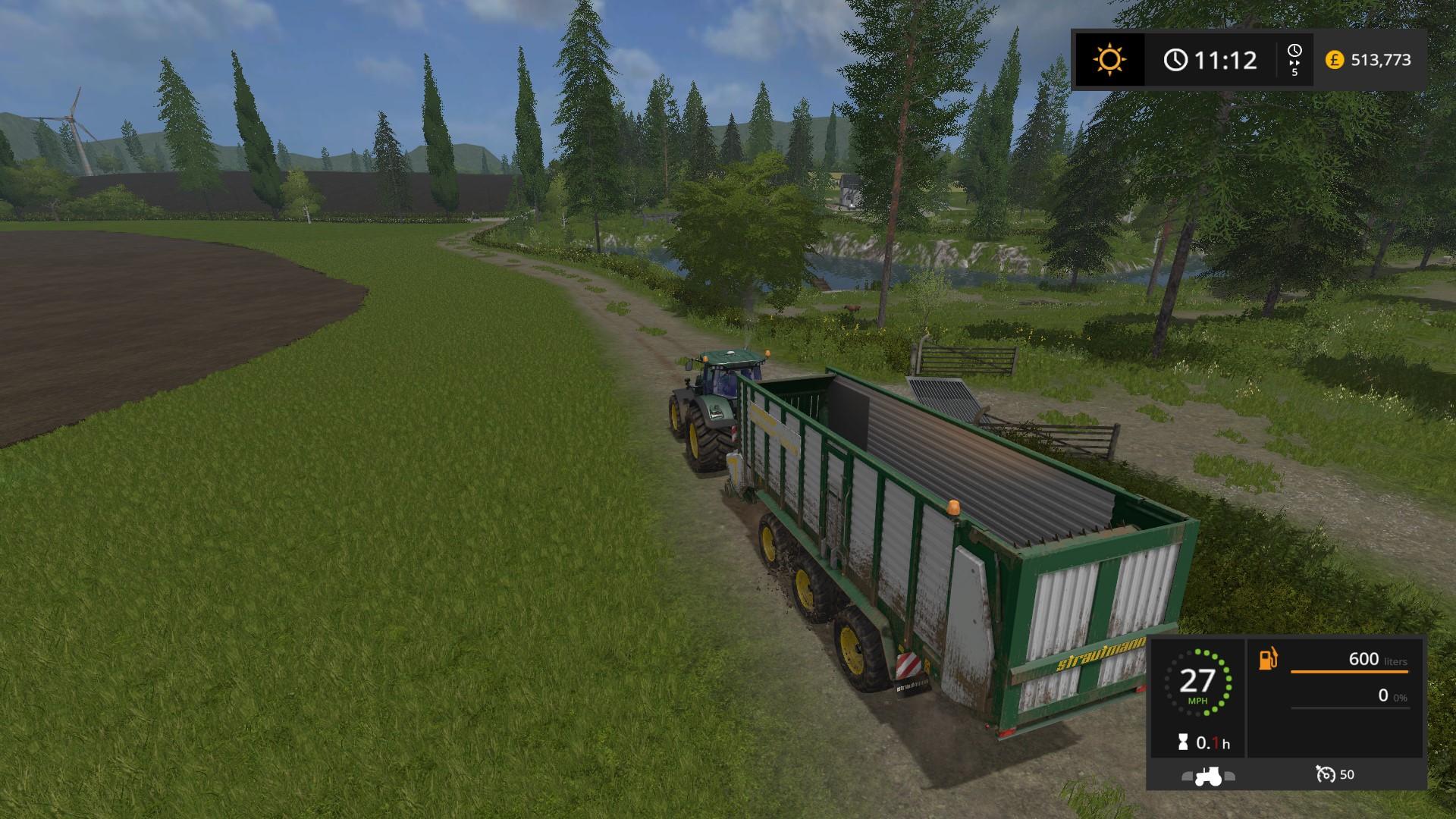The height and width of the screenshot is (819, 1456).
Task: Select the time acceleration clock icon
Action: coord(1294,52)
